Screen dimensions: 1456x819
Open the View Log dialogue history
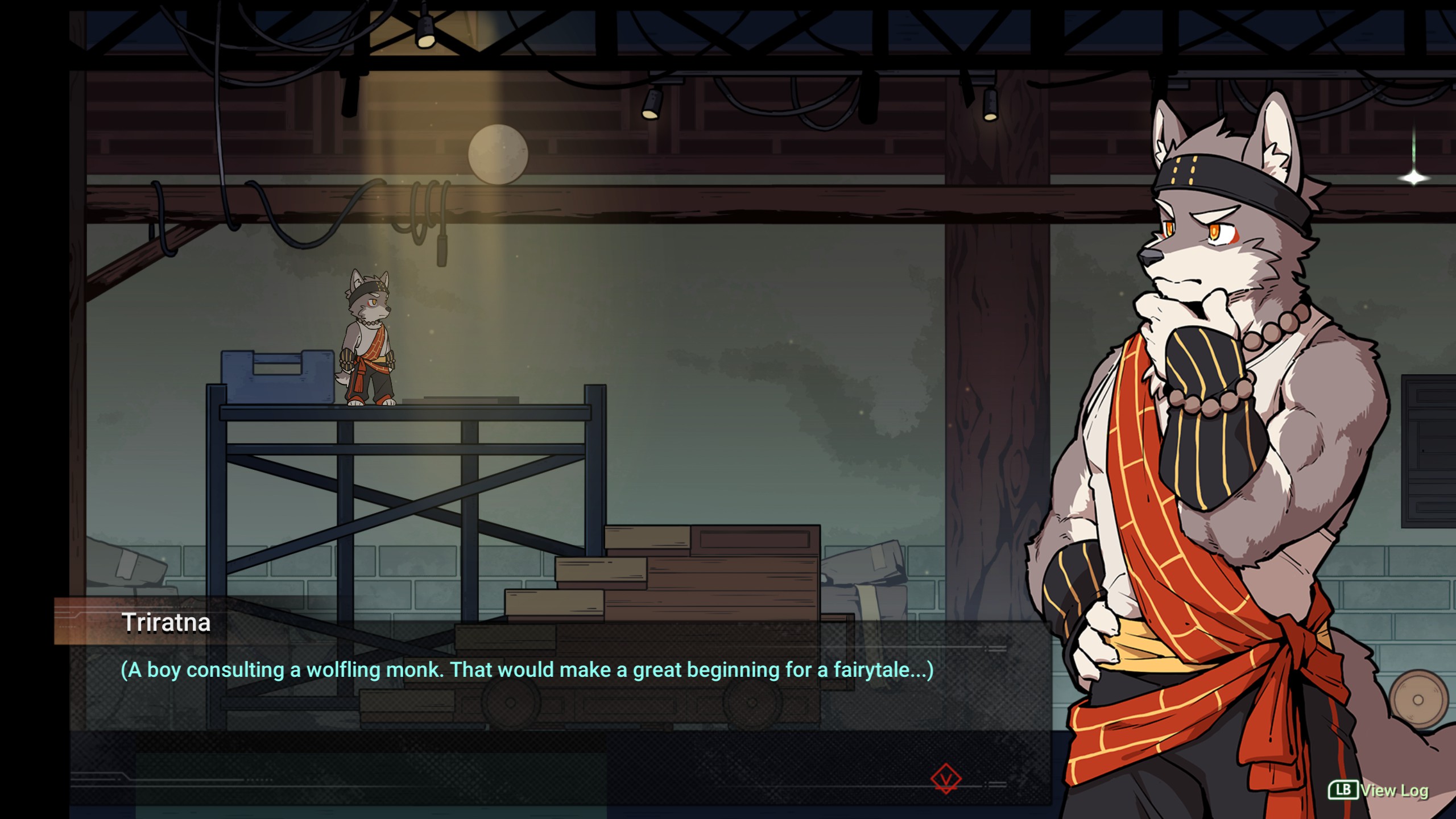click(1378, 790)
